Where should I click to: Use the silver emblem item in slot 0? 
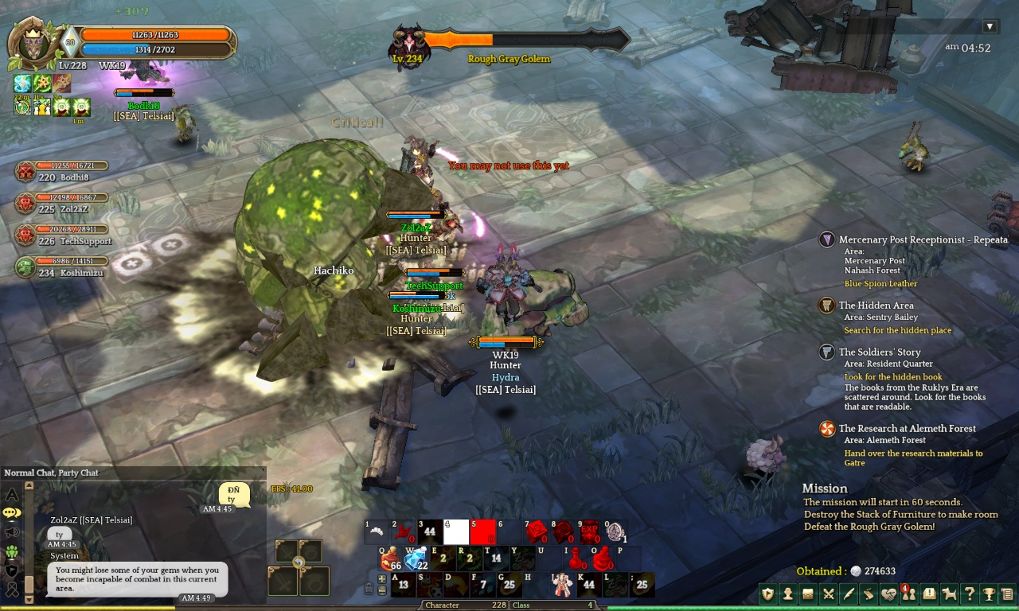pyautogui.click(x=615, y=532)
